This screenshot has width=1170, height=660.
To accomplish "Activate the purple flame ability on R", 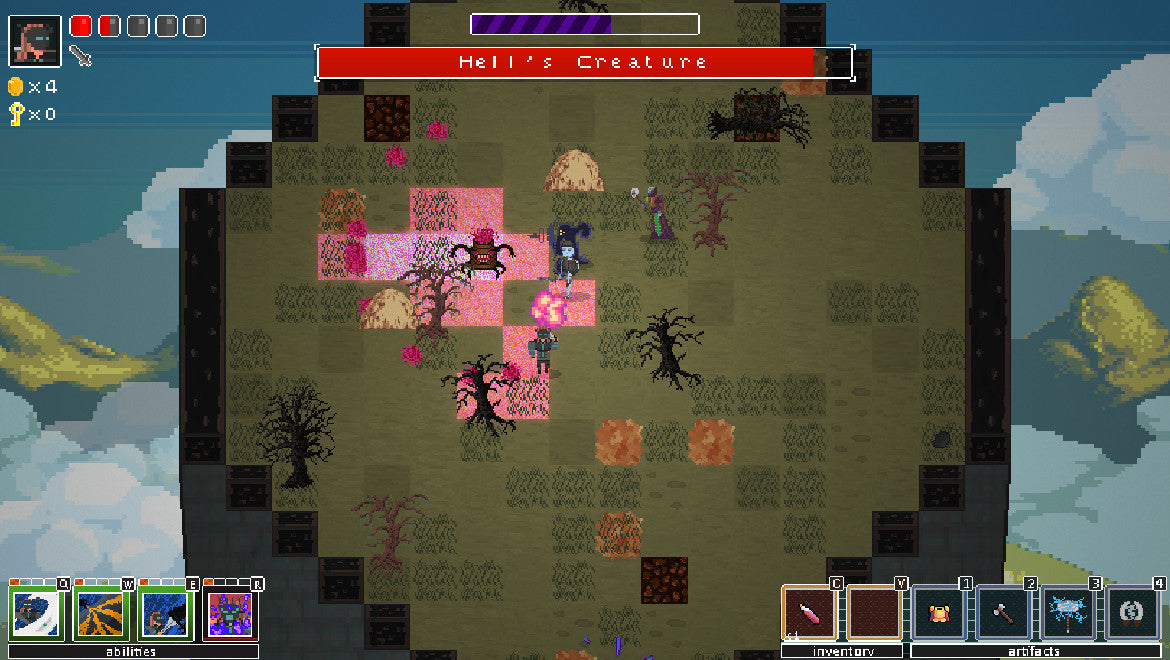I will [229, 614].
